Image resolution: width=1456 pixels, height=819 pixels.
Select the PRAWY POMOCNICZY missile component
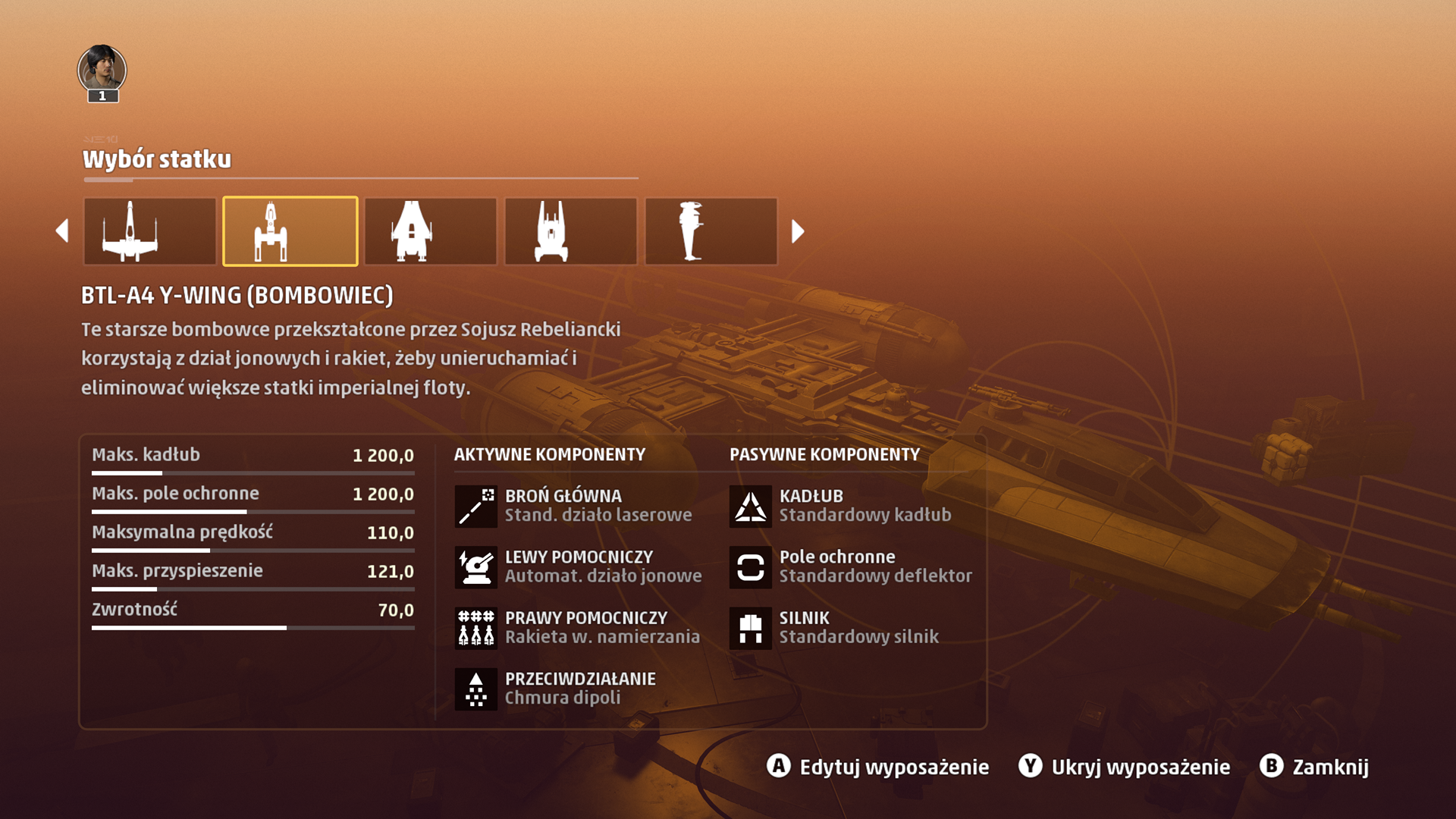578,628
